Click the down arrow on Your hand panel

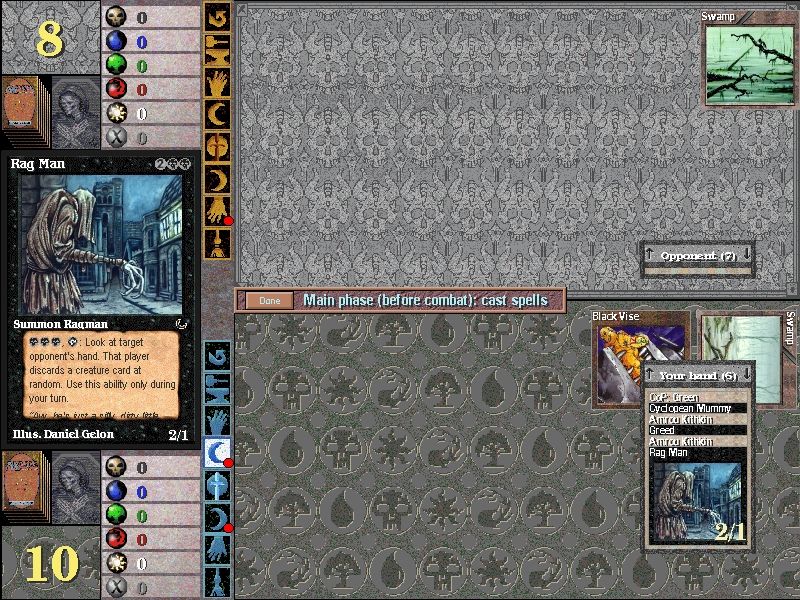tap(745, 375)
